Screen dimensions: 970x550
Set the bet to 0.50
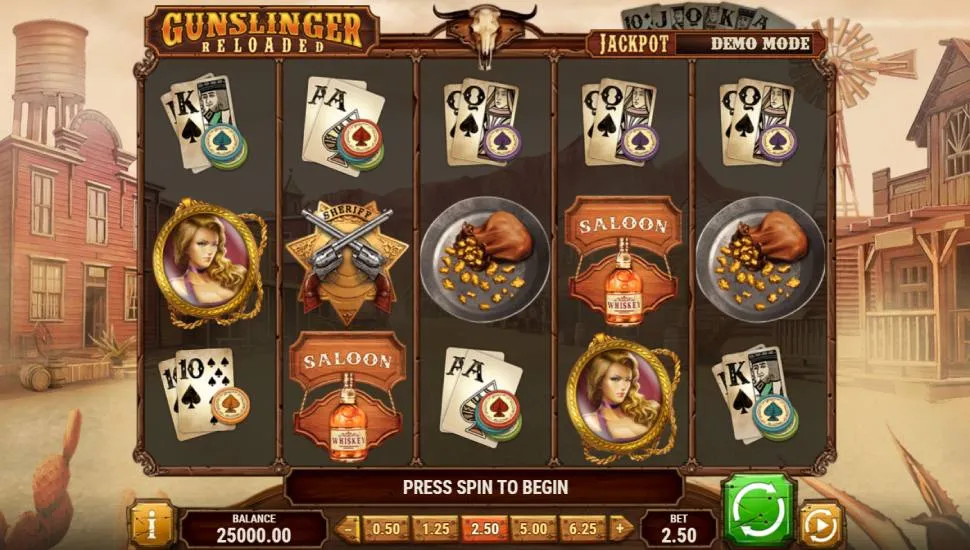click(x=386, y=528)
